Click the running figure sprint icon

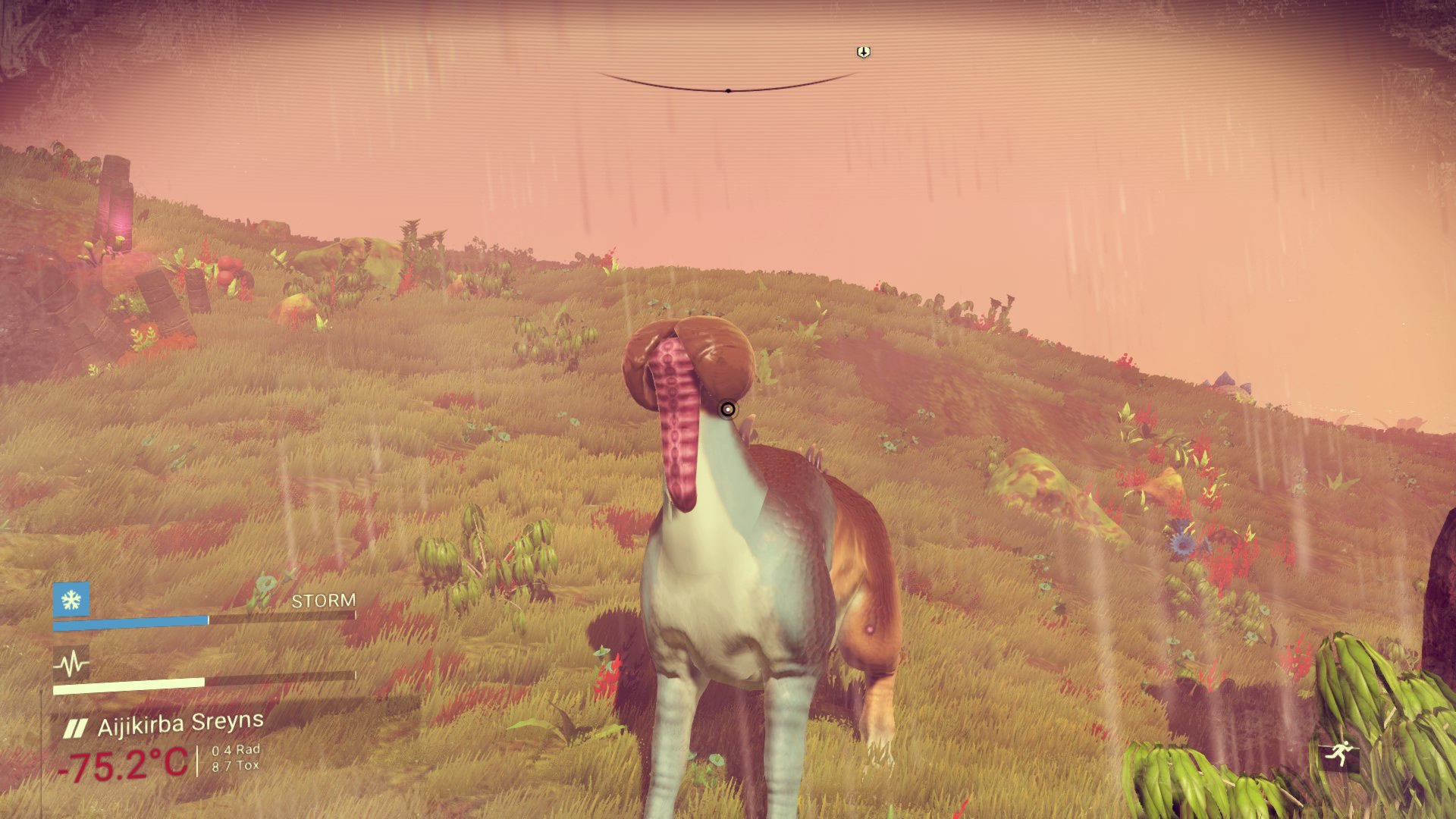click(x=1337, y=753)
